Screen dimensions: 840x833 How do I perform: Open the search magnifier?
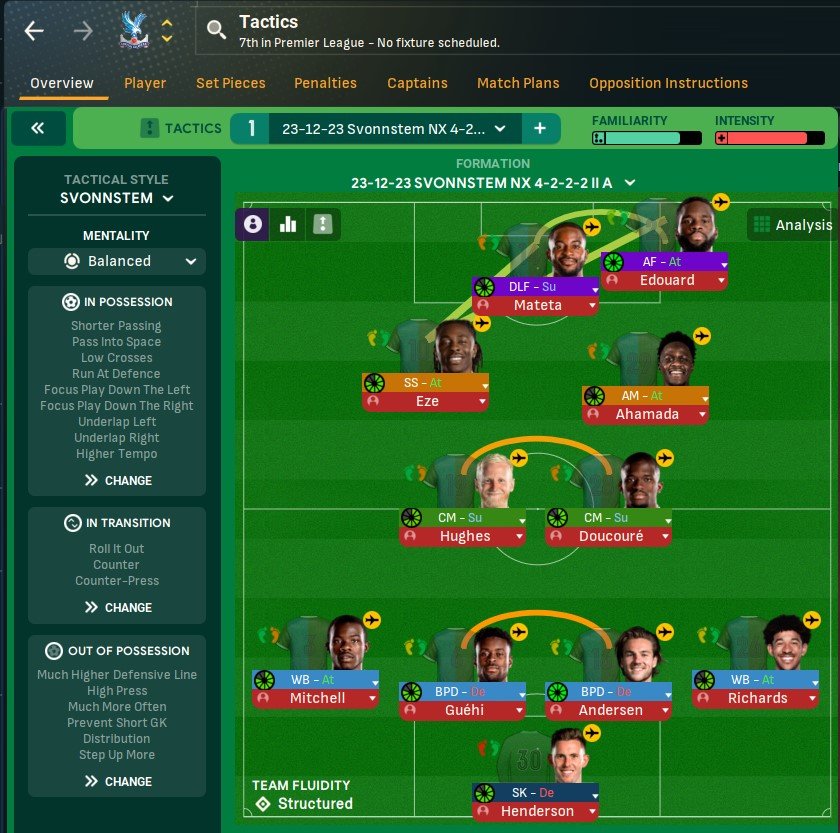tap(216, 31)
